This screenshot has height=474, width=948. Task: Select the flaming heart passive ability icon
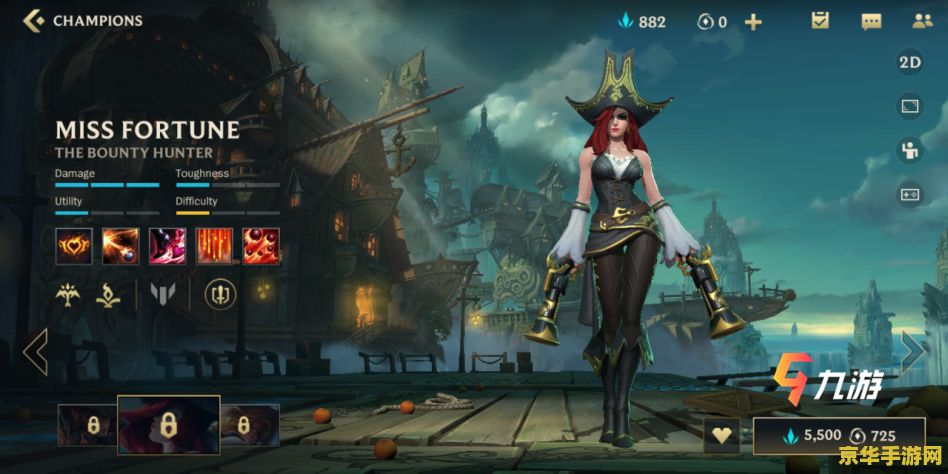pyautogui.click(x=74, y=245)
